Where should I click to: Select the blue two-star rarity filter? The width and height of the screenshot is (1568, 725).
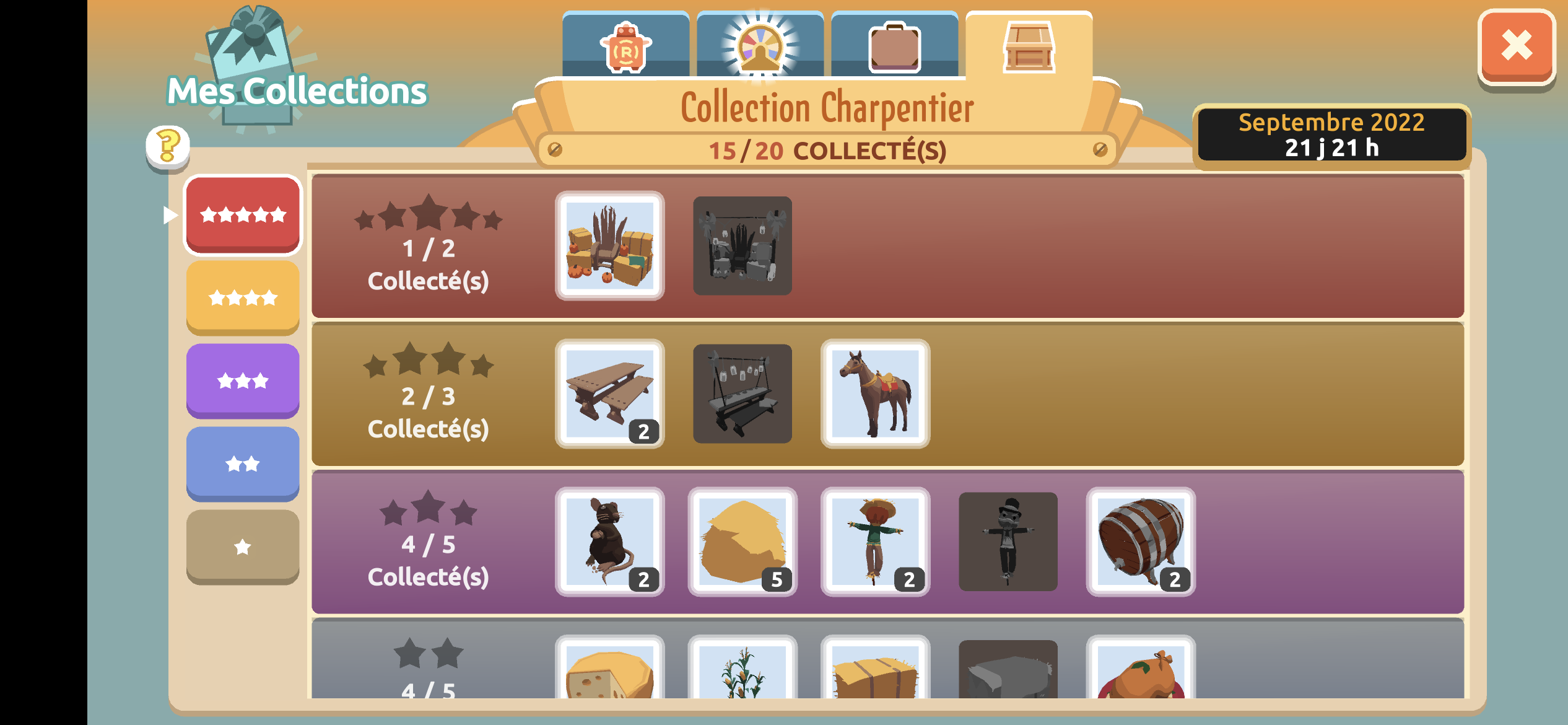pos(243,464)
